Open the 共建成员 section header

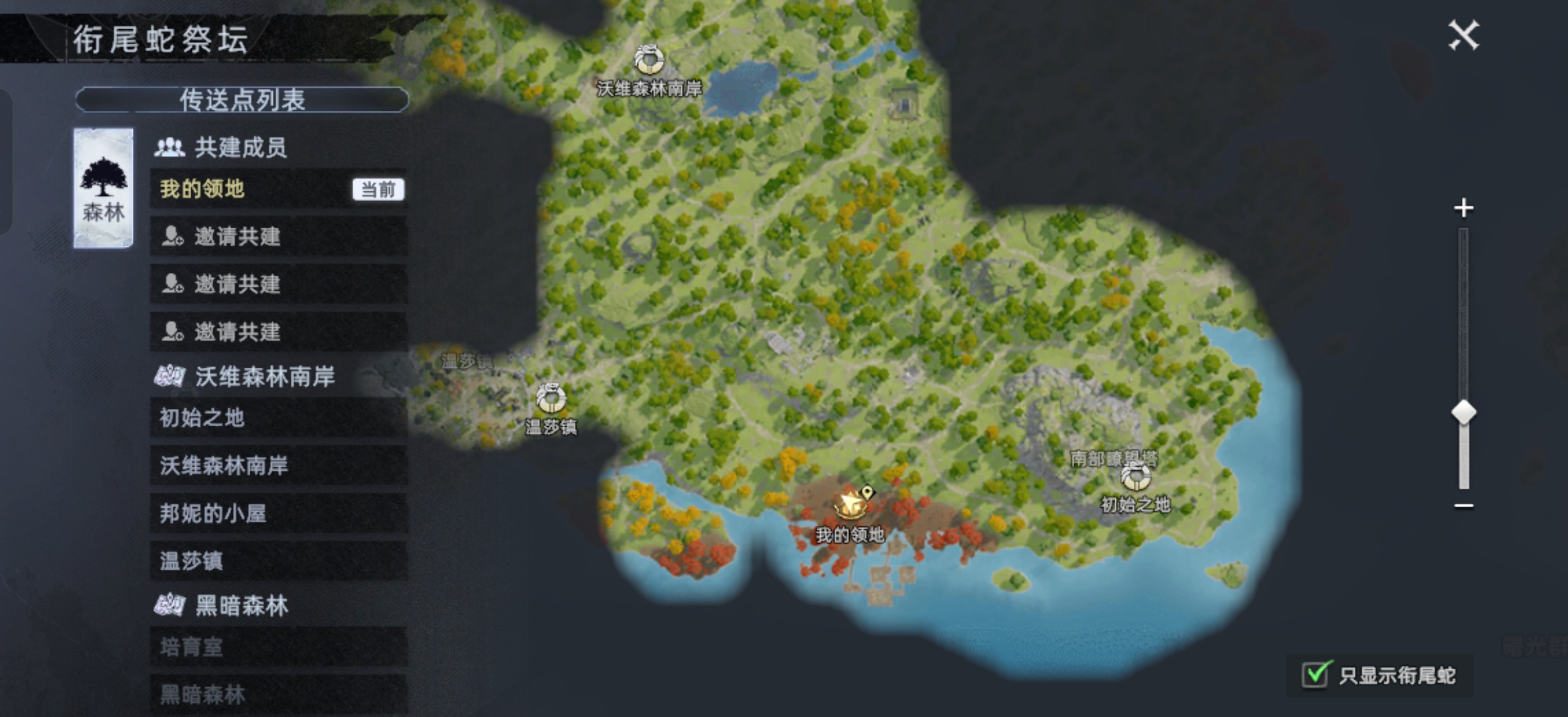[240, 147]
